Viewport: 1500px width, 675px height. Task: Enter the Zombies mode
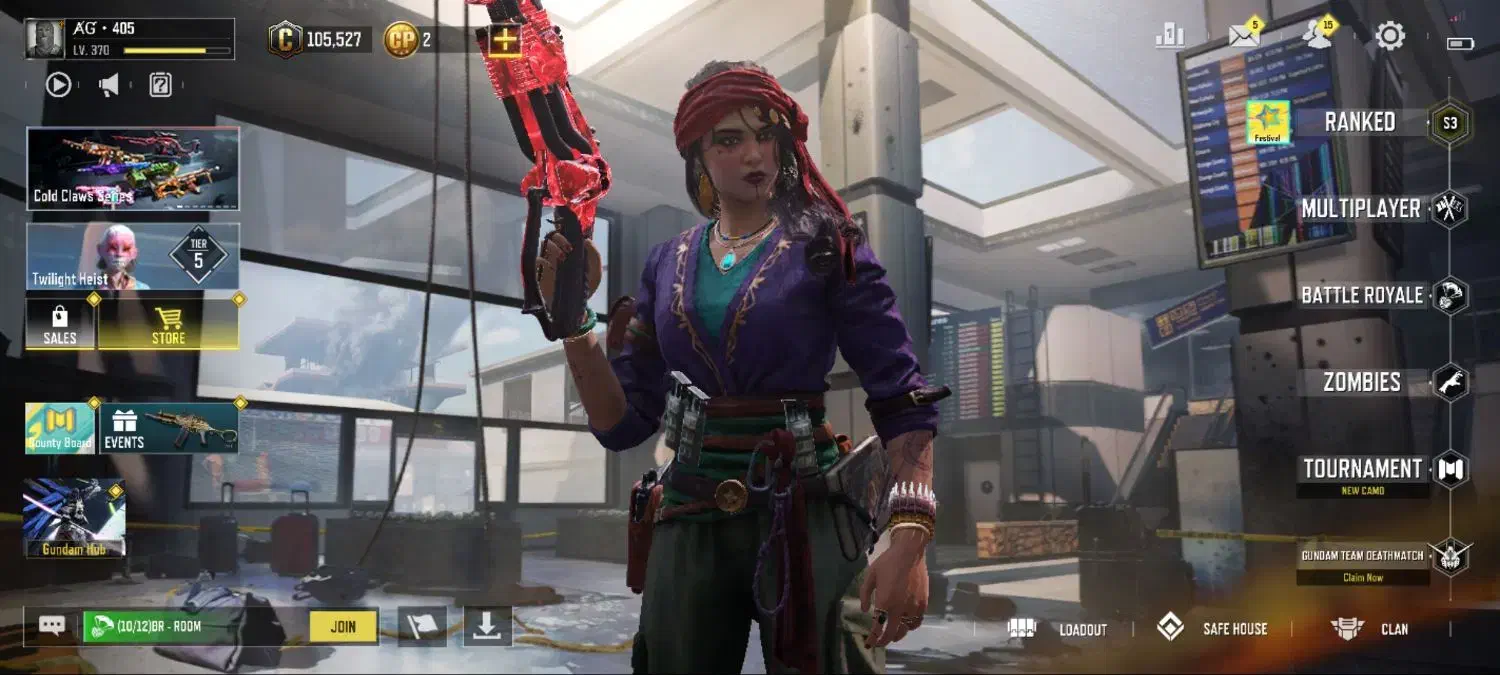tap(1361, 382)
